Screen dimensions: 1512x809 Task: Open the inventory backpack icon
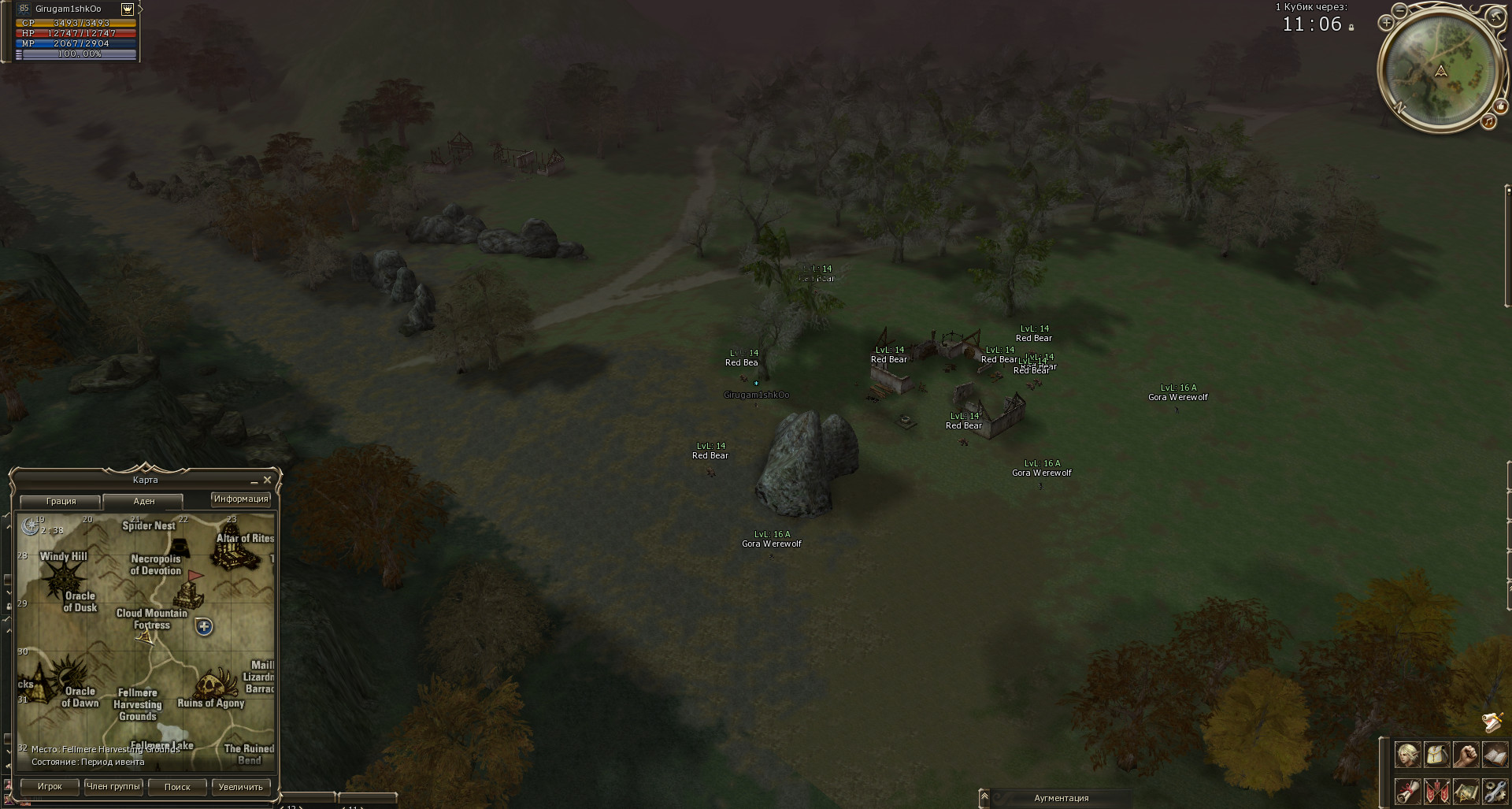tap(1436, 755)
